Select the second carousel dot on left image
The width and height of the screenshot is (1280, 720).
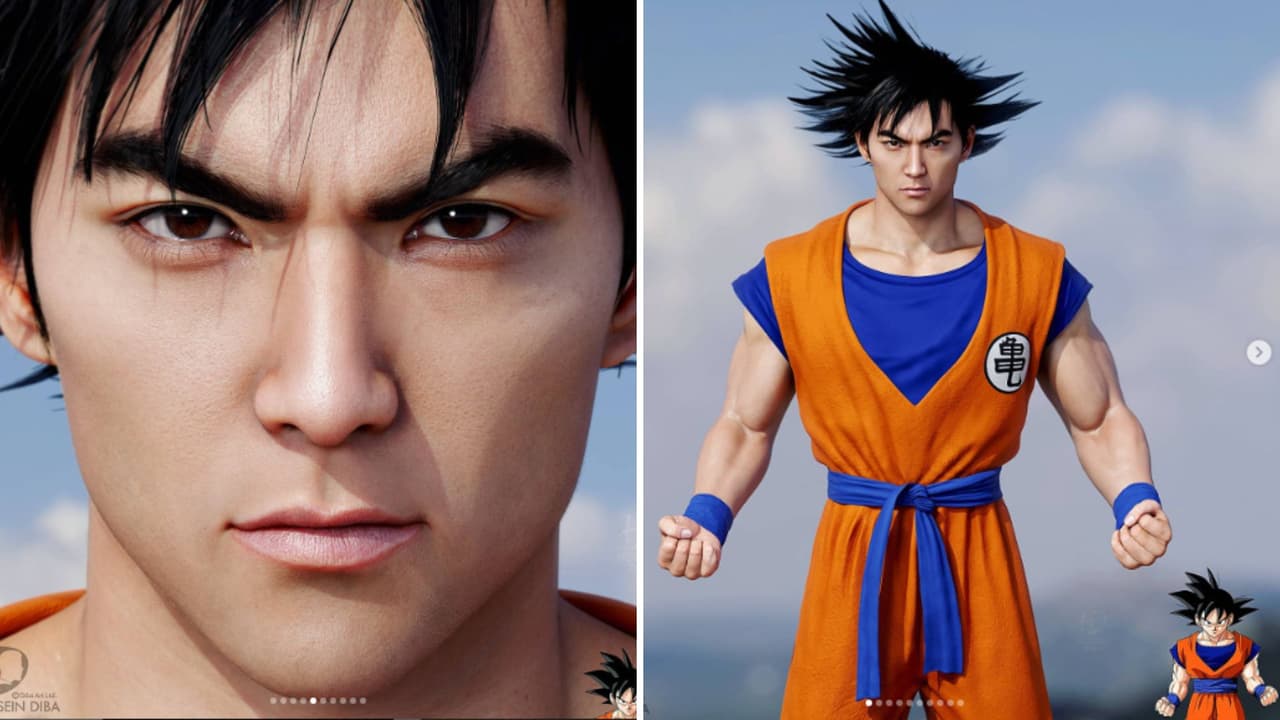coord(283,701)
